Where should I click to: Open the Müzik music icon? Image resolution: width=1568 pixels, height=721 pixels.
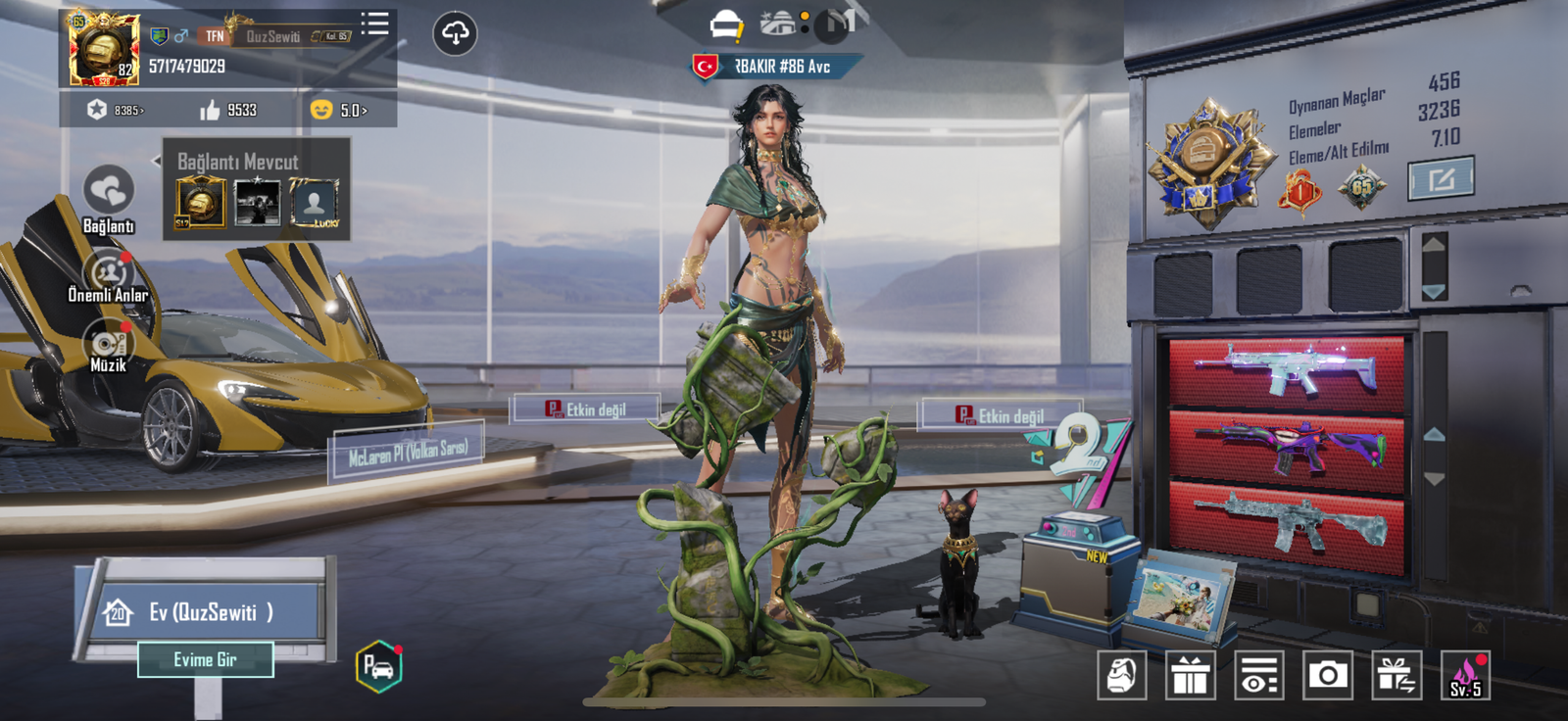108,343
